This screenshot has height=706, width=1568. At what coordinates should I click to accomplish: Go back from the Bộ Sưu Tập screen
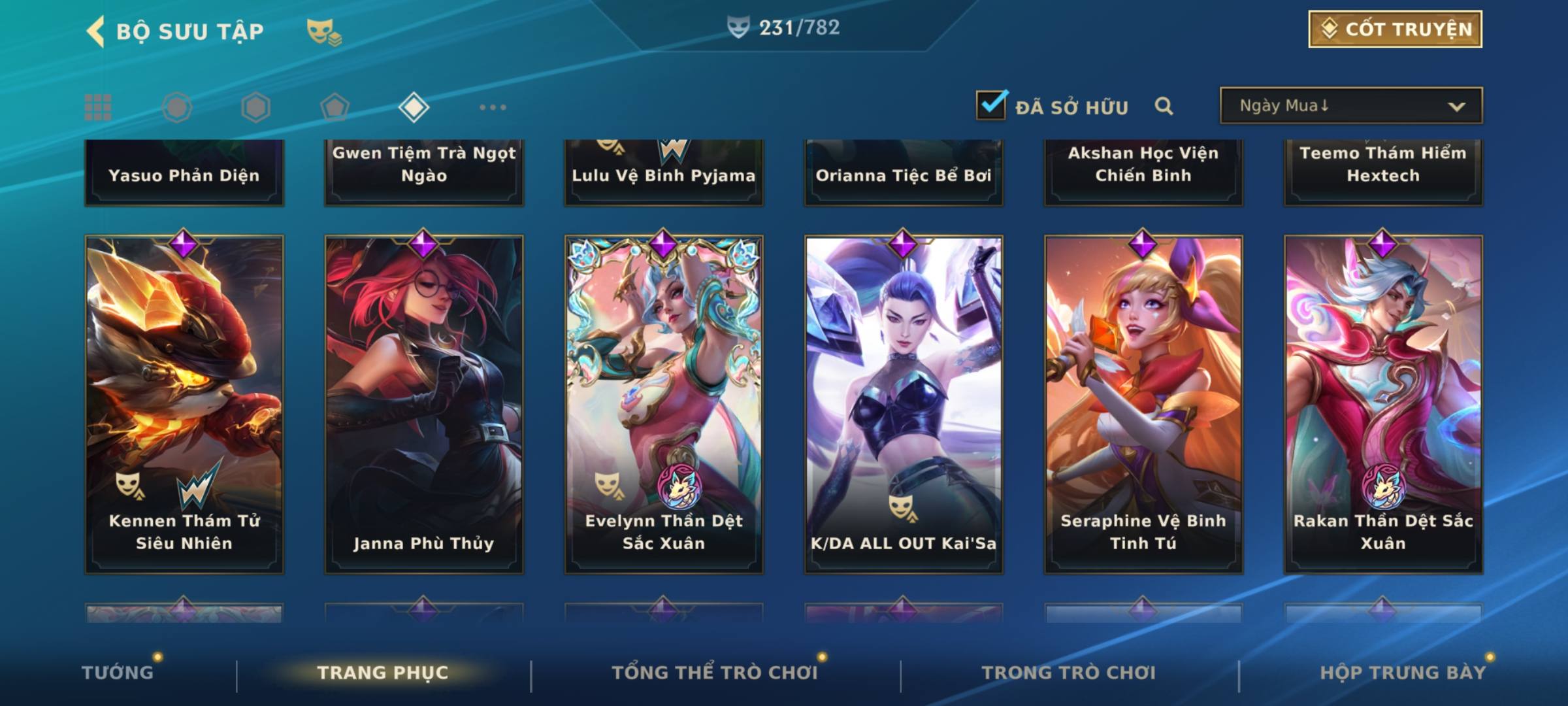tap(96, 31)
